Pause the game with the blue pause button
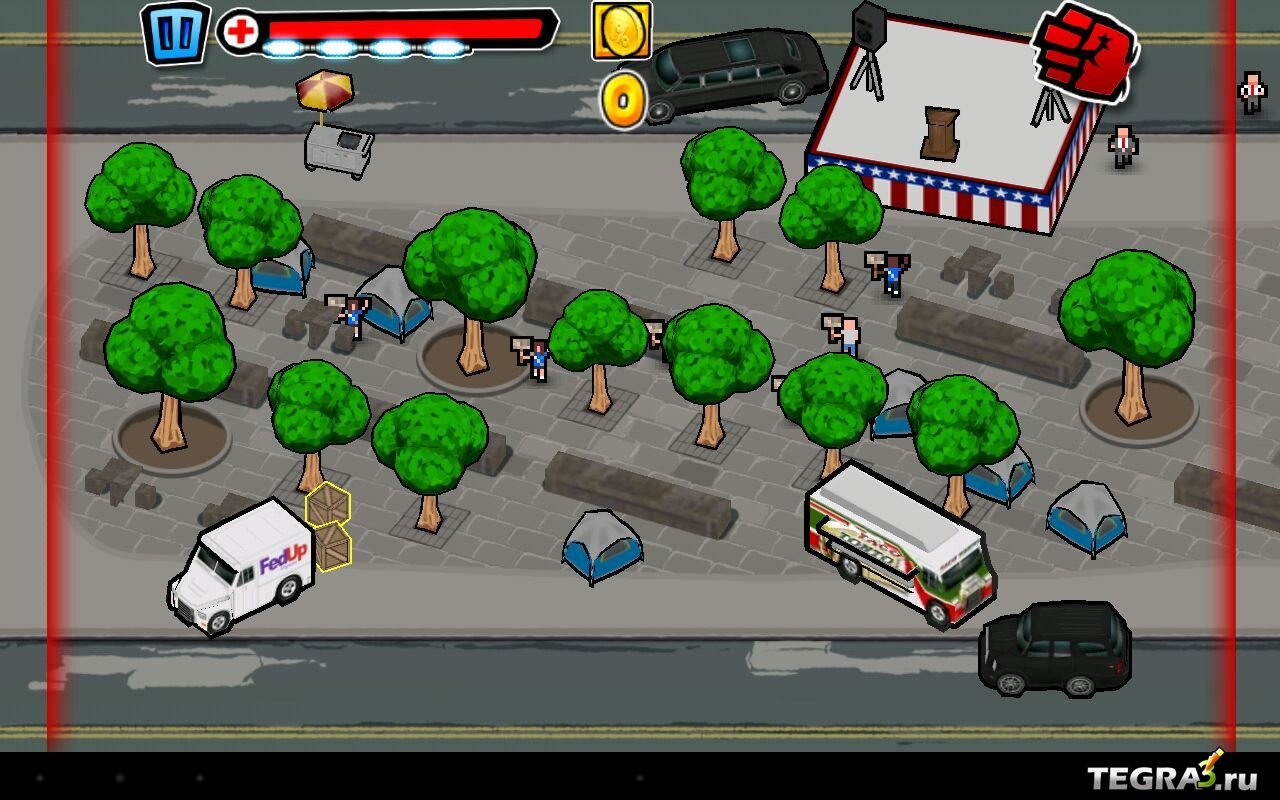 click(175, 32)
